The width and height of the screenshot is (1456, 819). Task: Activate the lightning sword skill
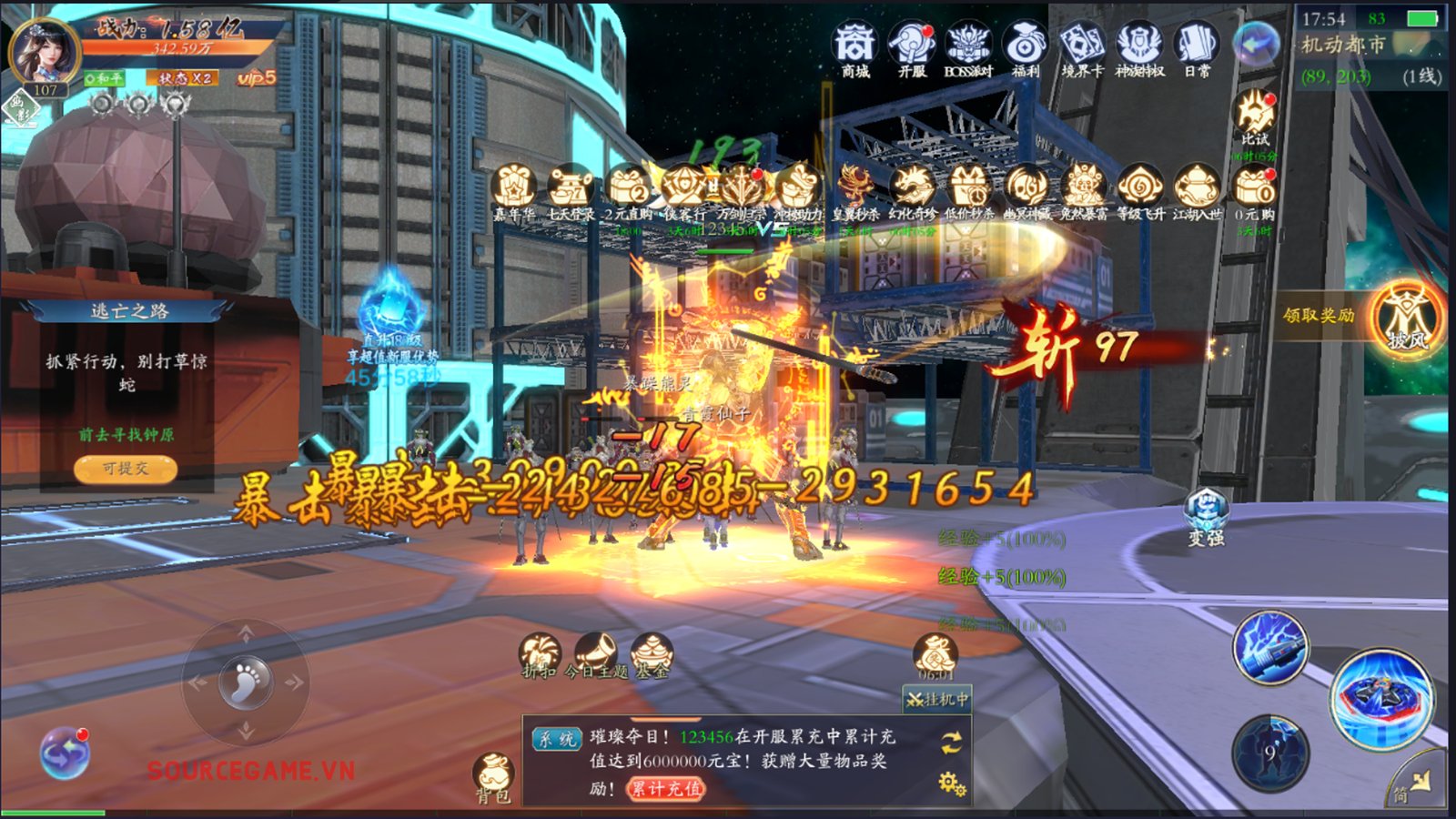pos(1270,648)
